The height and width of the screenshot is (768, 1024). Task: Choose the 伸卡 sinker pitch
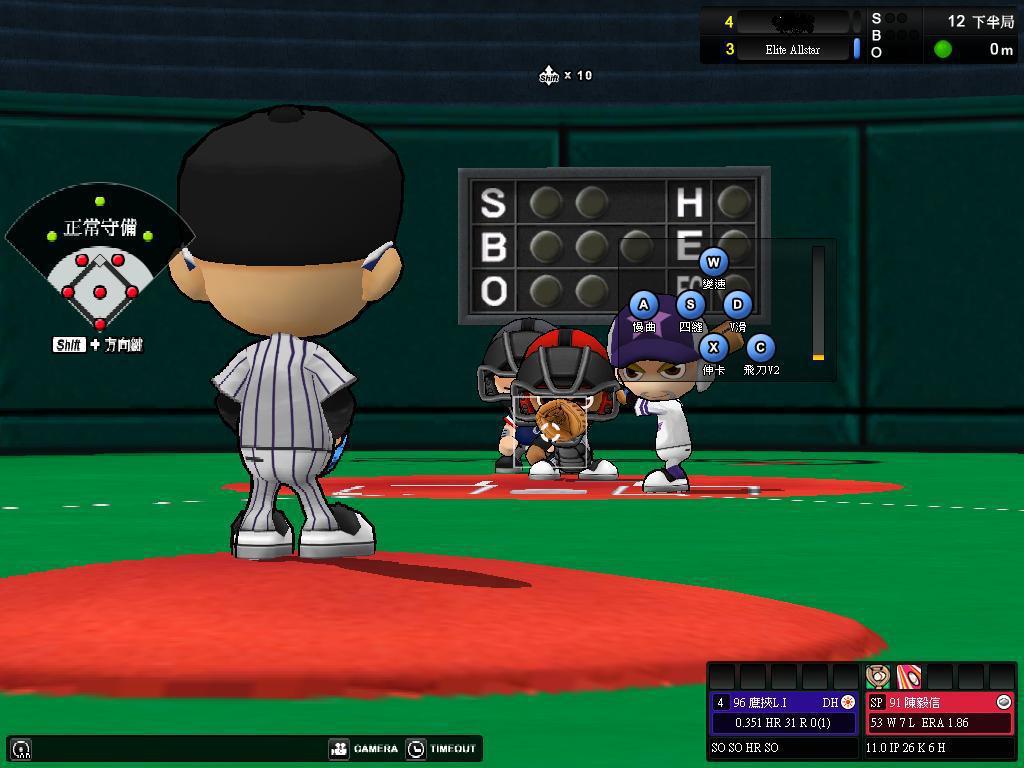click(x=713, y=348)
